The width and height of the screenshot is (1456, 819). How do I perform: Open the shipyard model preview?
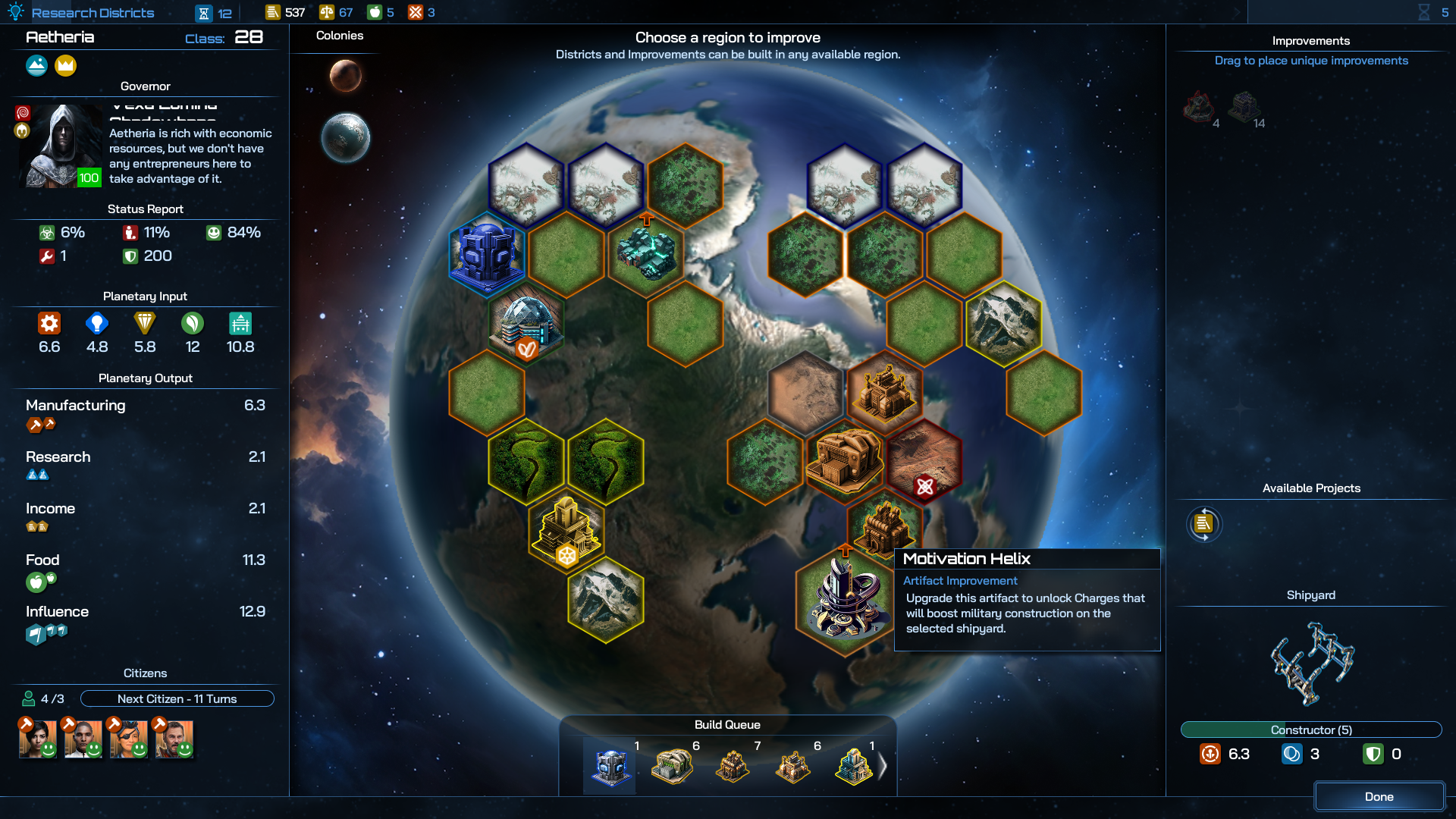1311,663
